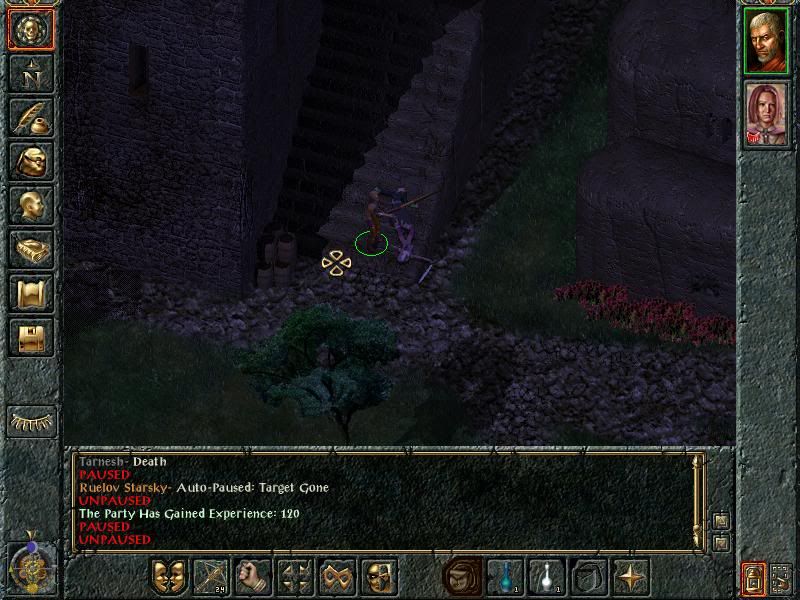
Task: Click the skull return-to-game button
Action: (x=31, y=30)
